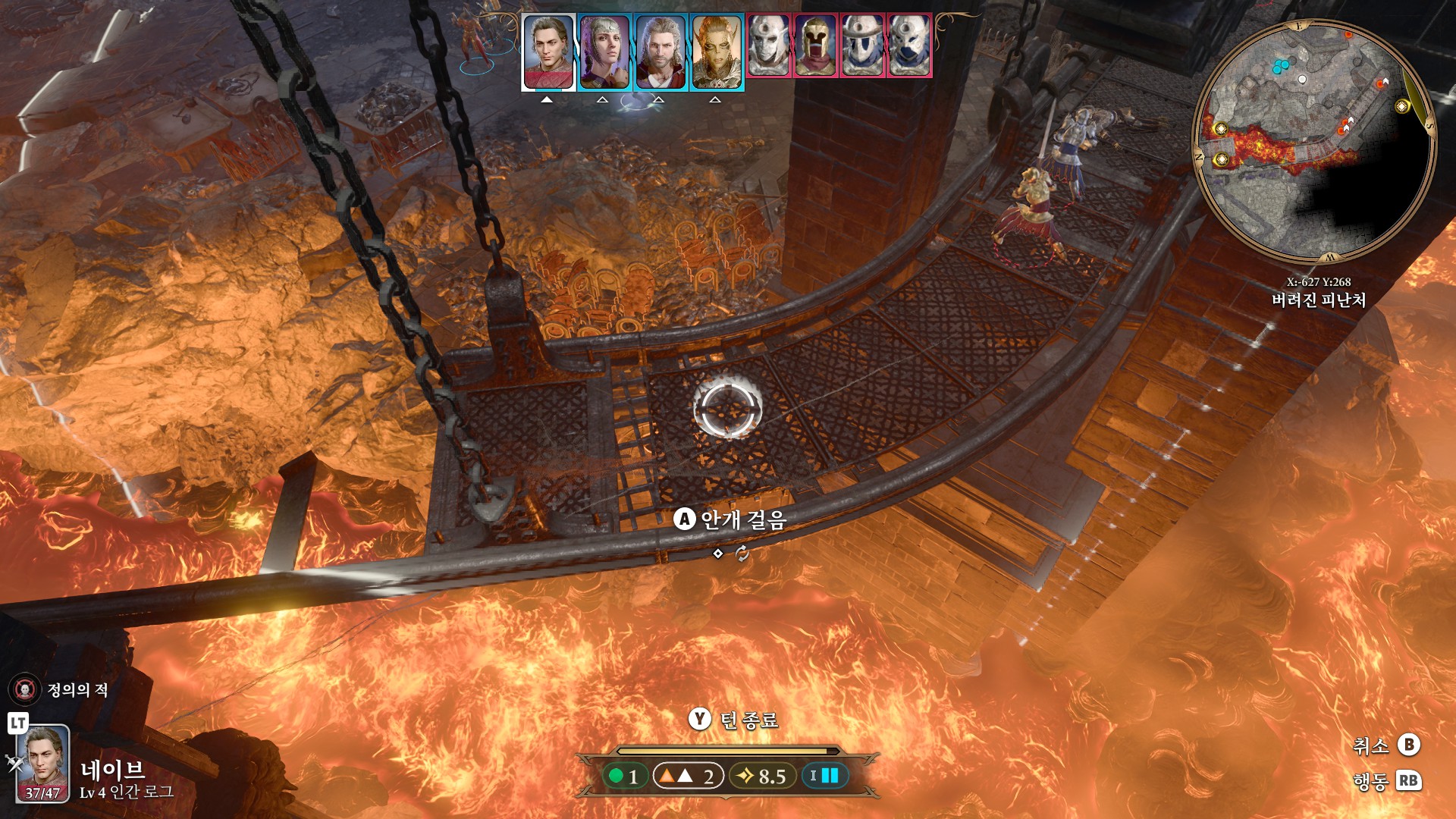Open the active character portrait of 네이브

pyautogui.click(x=43, y=763)
